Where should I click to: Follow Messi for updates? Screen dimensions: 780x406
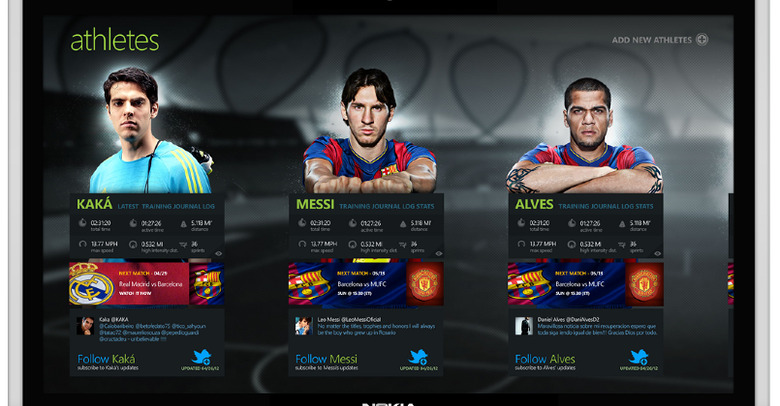coord(327,359)
